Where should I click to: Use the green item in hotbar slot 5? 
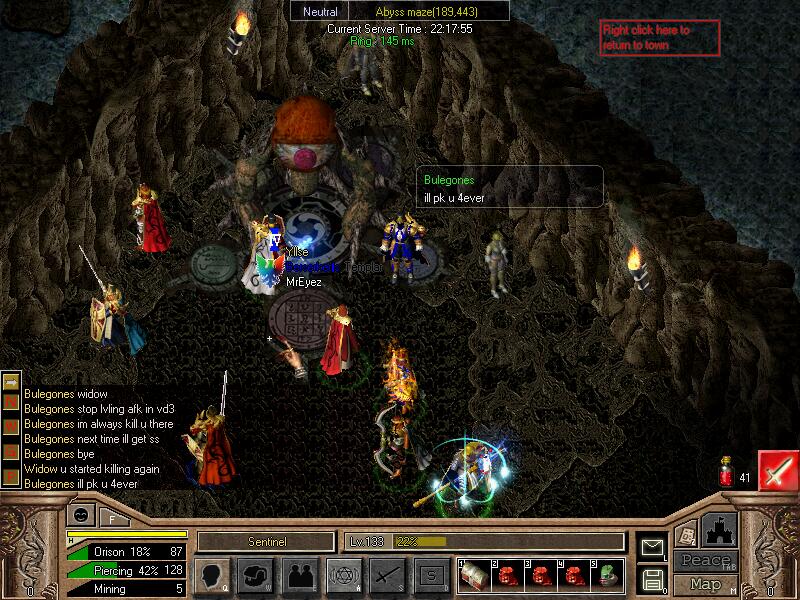point(607,574)
